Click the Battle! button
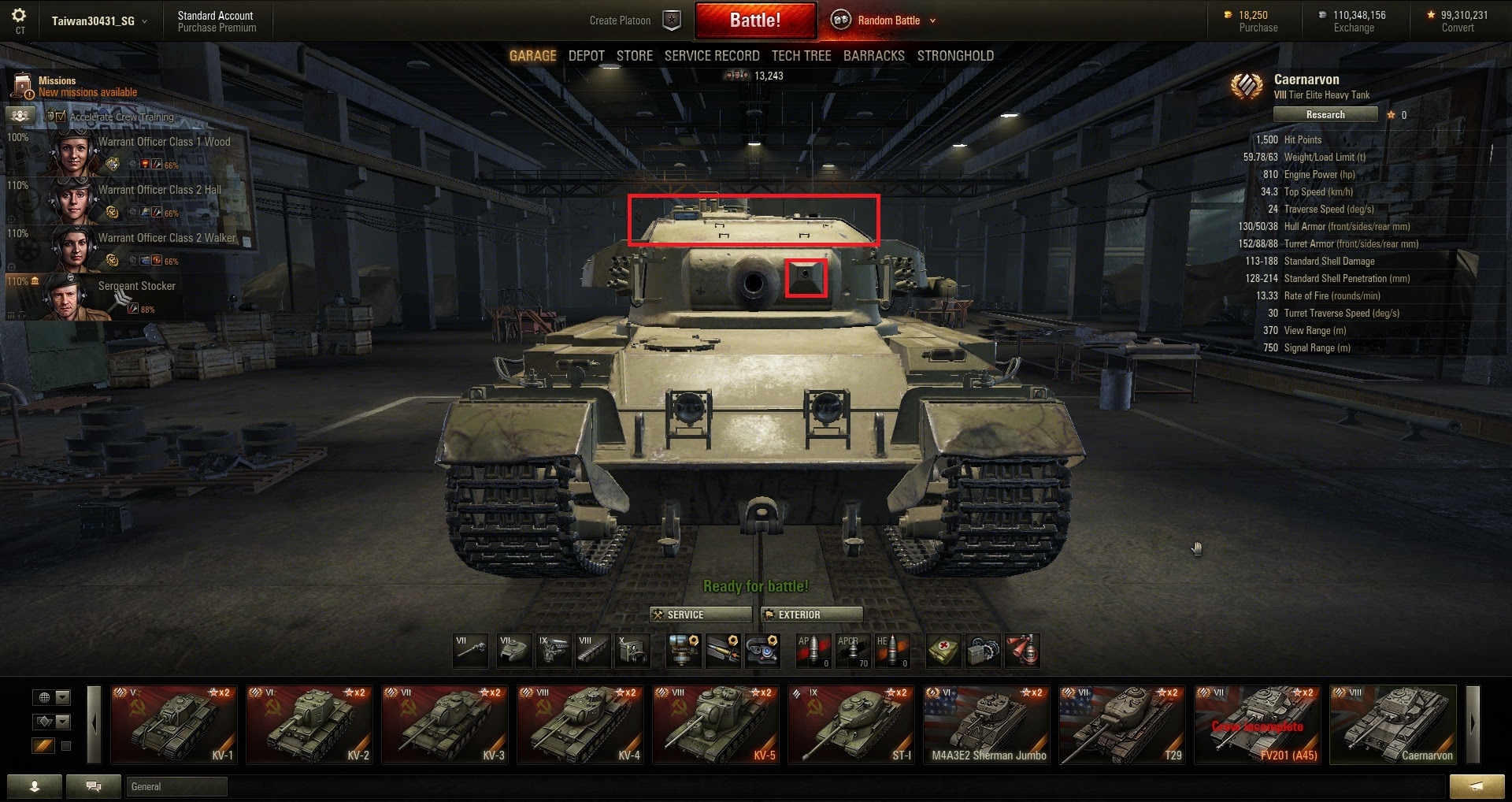This screenshot has height=802, width=1512. (x=755, y=19)
